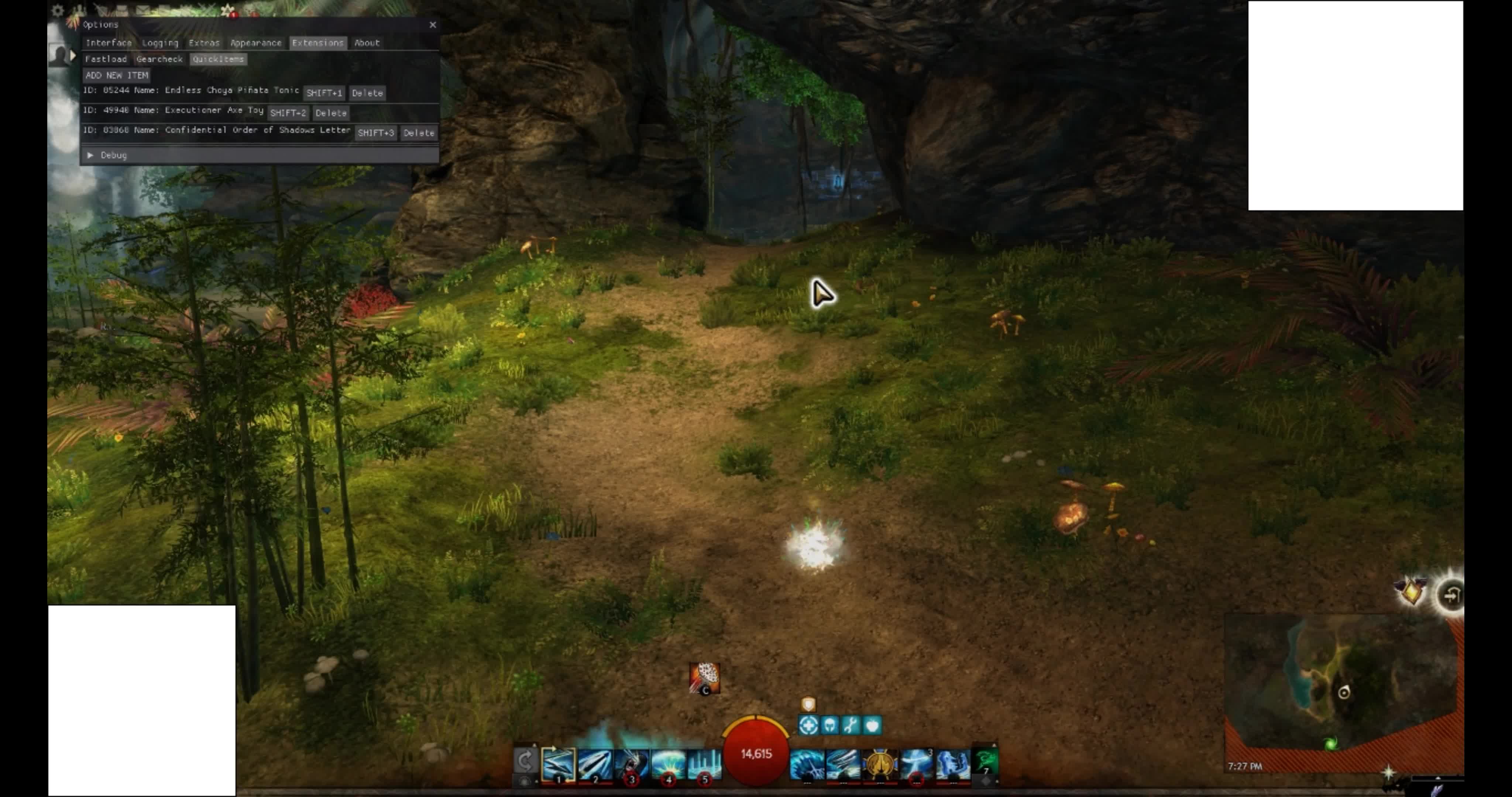Click the gear icon in the top menu bar
The height and width of the screenshot is (797, 1512).
[58, 10]
